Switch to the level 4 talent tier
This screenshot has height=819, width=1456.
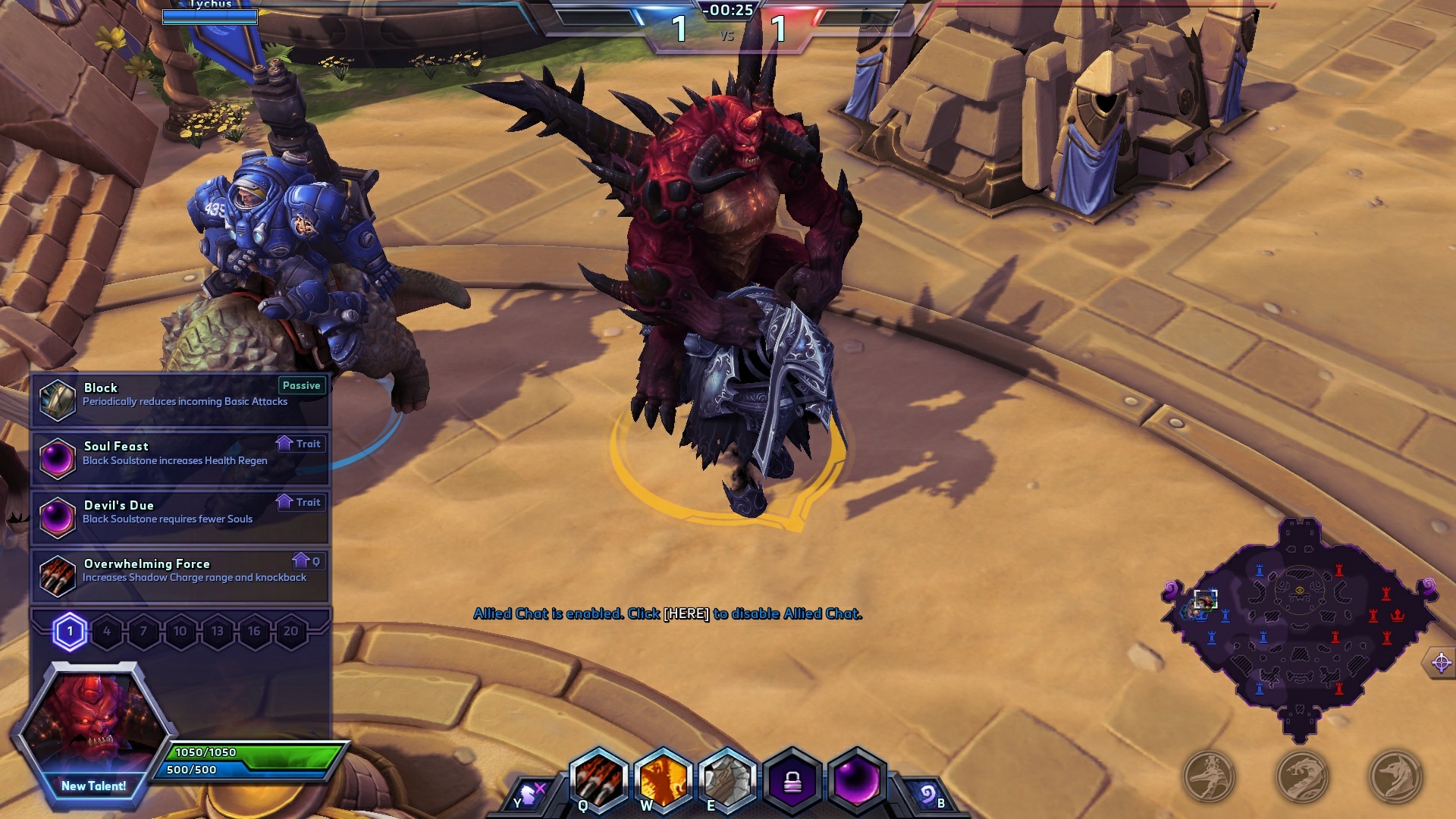point(107,631)
